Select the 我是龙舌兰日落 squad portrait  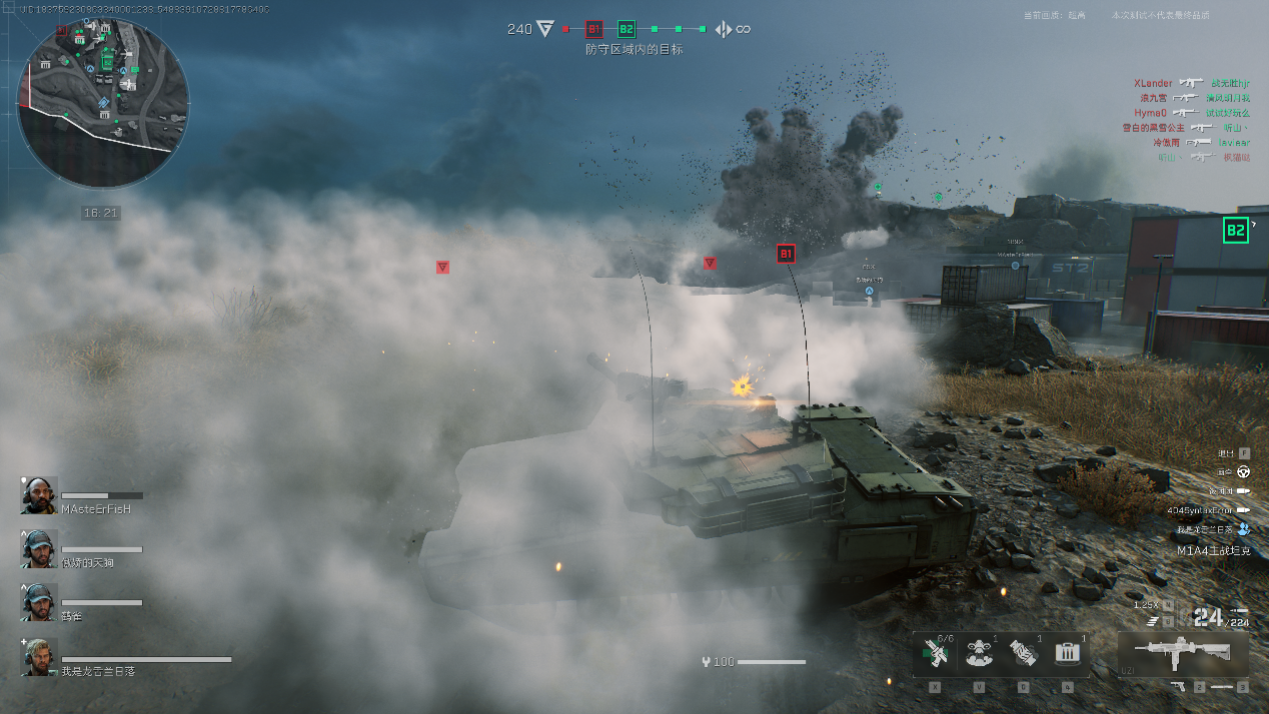pyautogui.click(x=40, y=657)
